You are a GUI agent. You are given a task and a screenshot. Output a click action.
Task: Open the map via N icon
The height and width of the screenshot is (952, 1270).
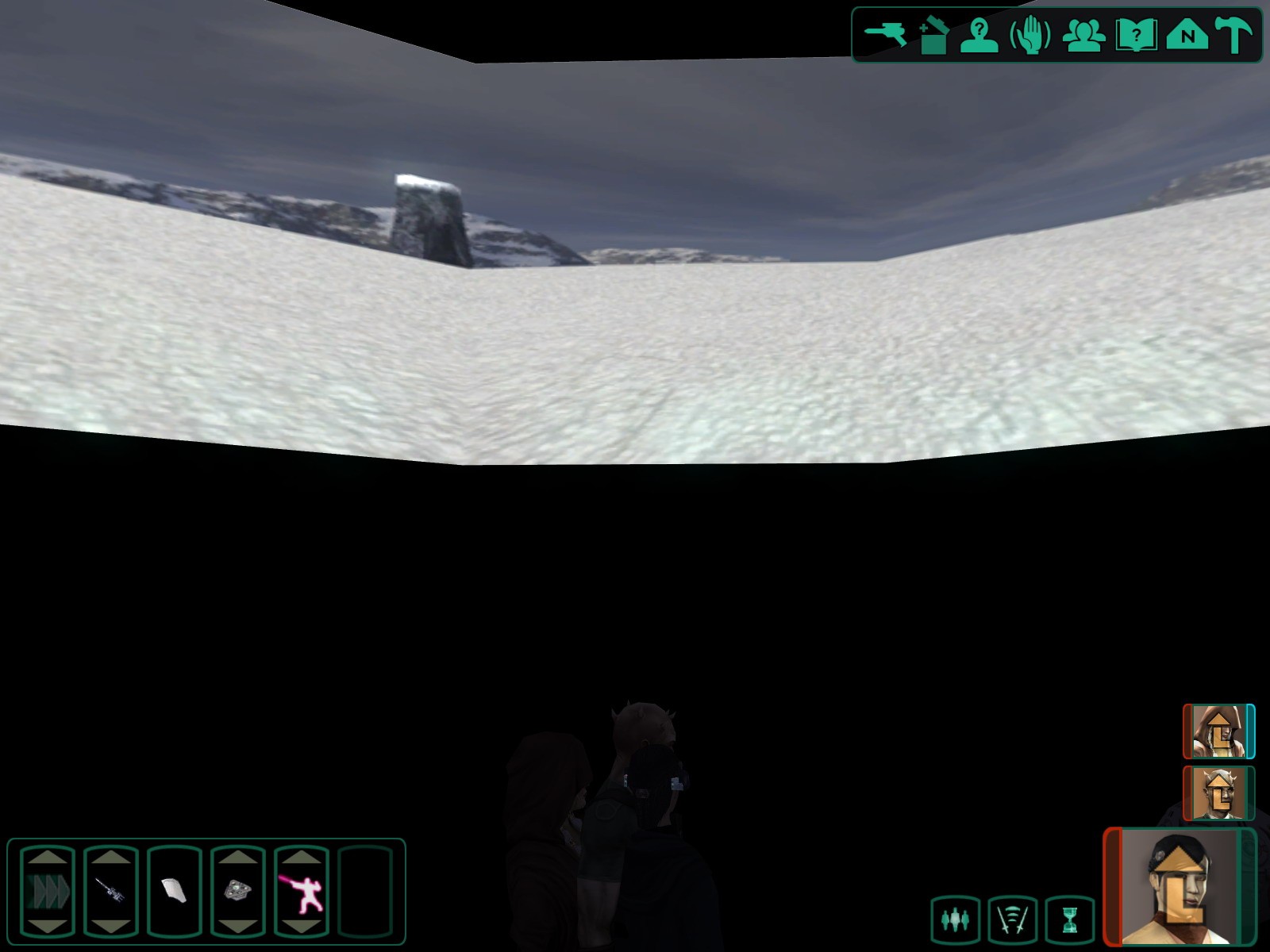(1187, 36)
